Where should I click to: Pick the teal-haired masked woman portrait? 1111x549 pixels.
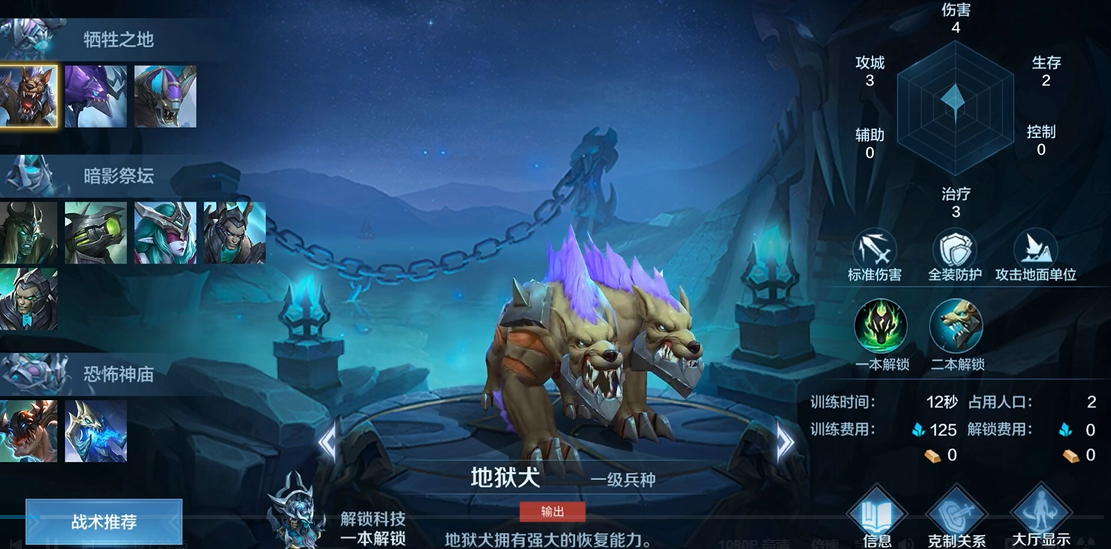pyautogui.click(x=165, y=233)
